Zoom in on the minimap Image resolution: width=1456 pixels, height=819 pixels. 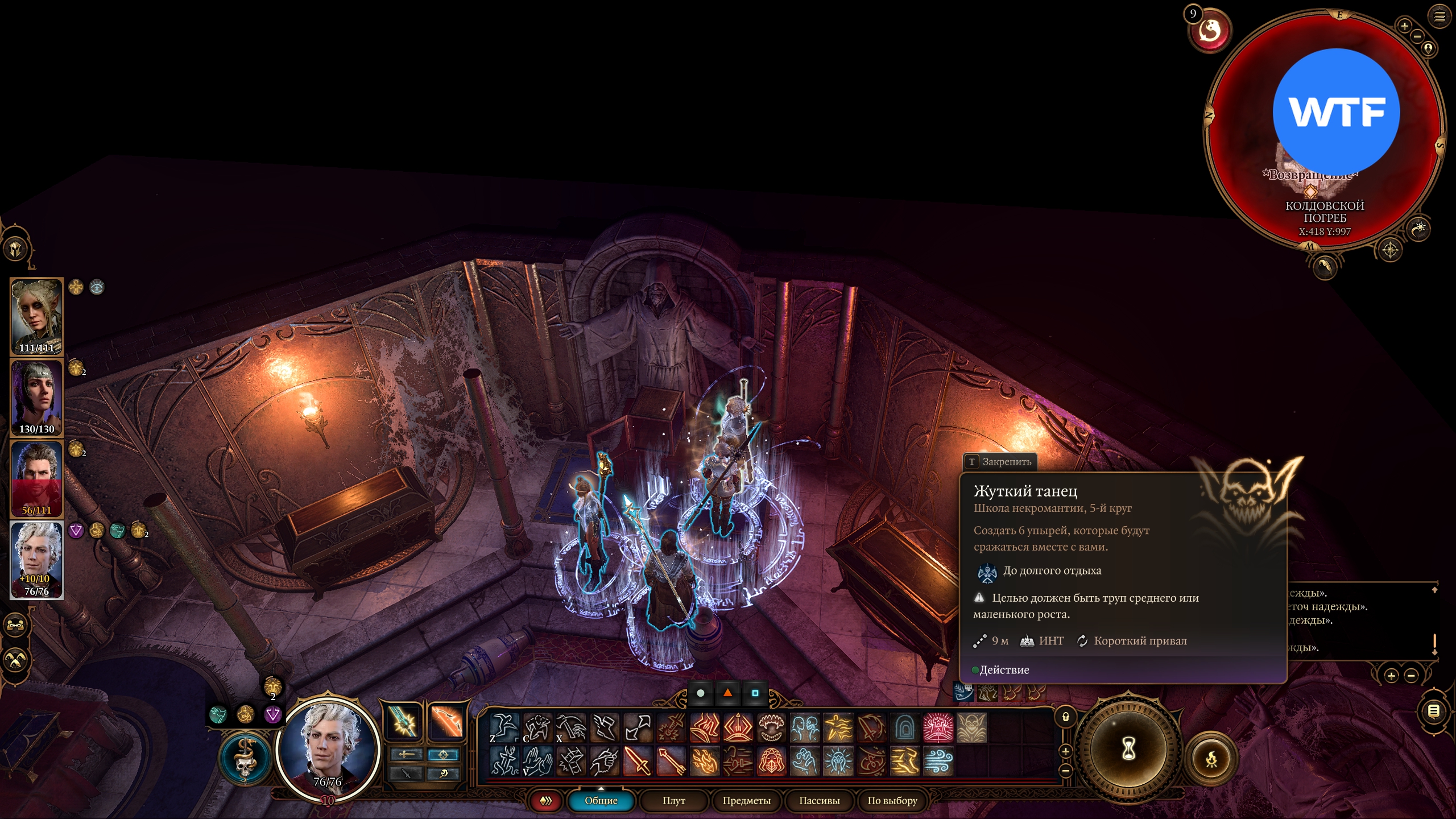[x=1404, y=26]
